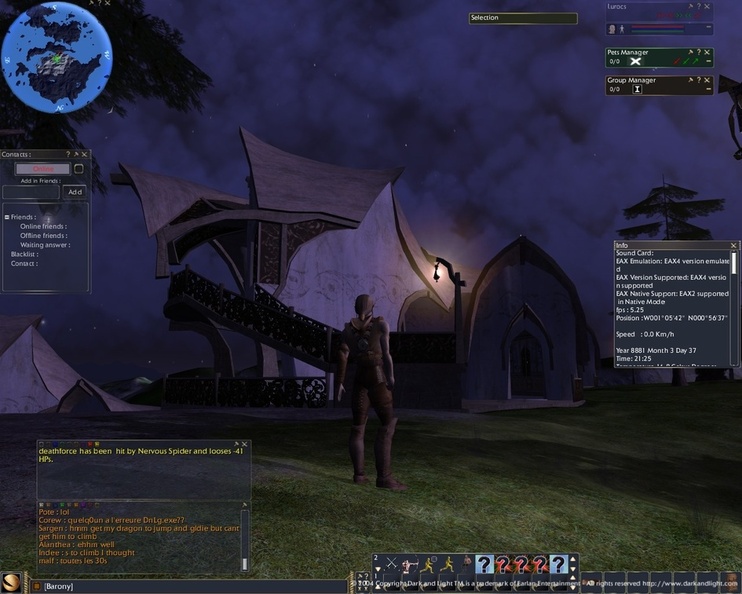Select the Blacklist entry in Contacts
This screenshot has height=594, width=742.
click(x=24, y=254)
